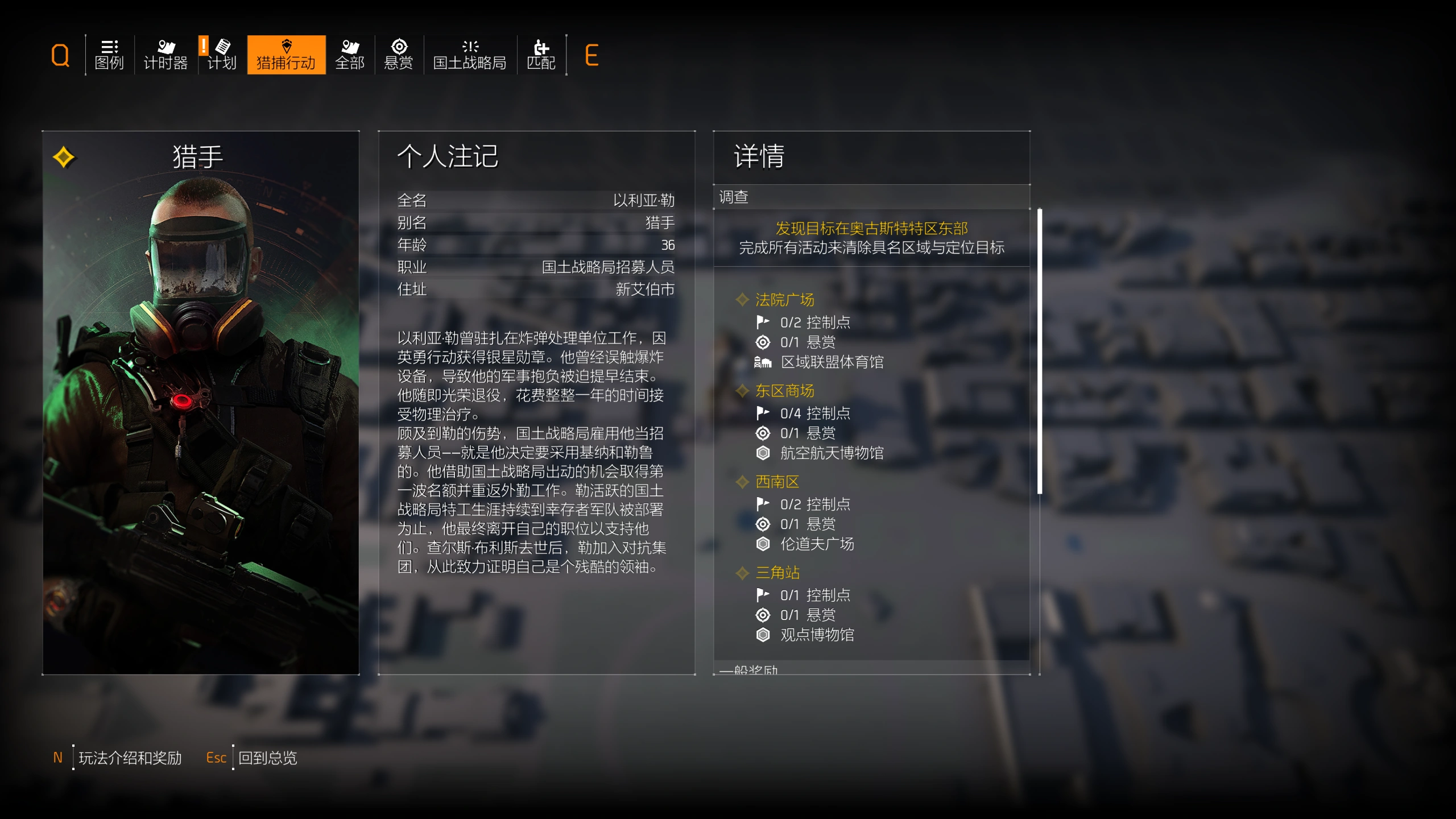Click the stadium icon beside 区域联盟体育馆

pos(762,362)
